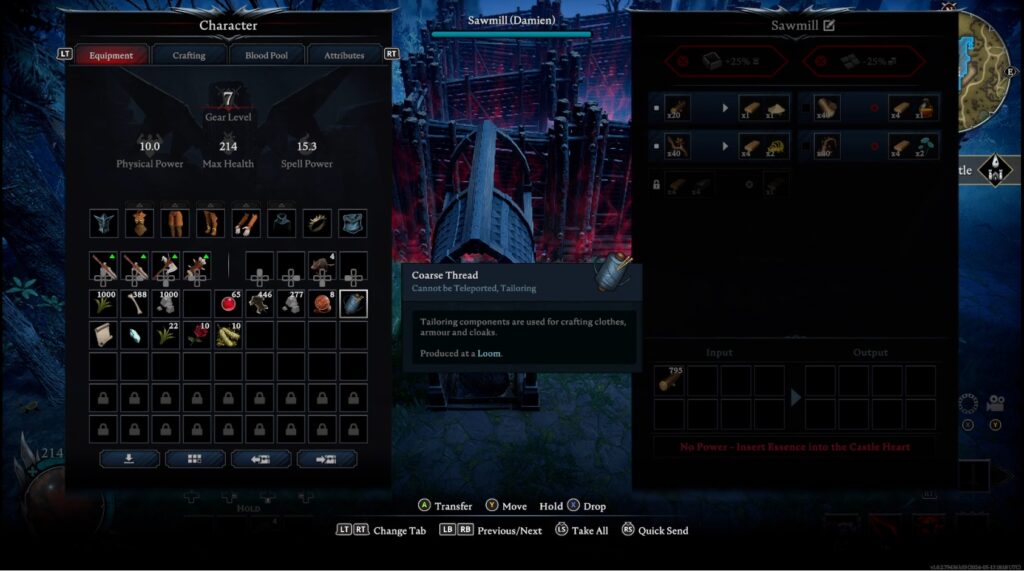Image resolution: width=1024 pixels, height=571 pixels.
Task: Select the paper scroll item
Action: tap(103, 335)
